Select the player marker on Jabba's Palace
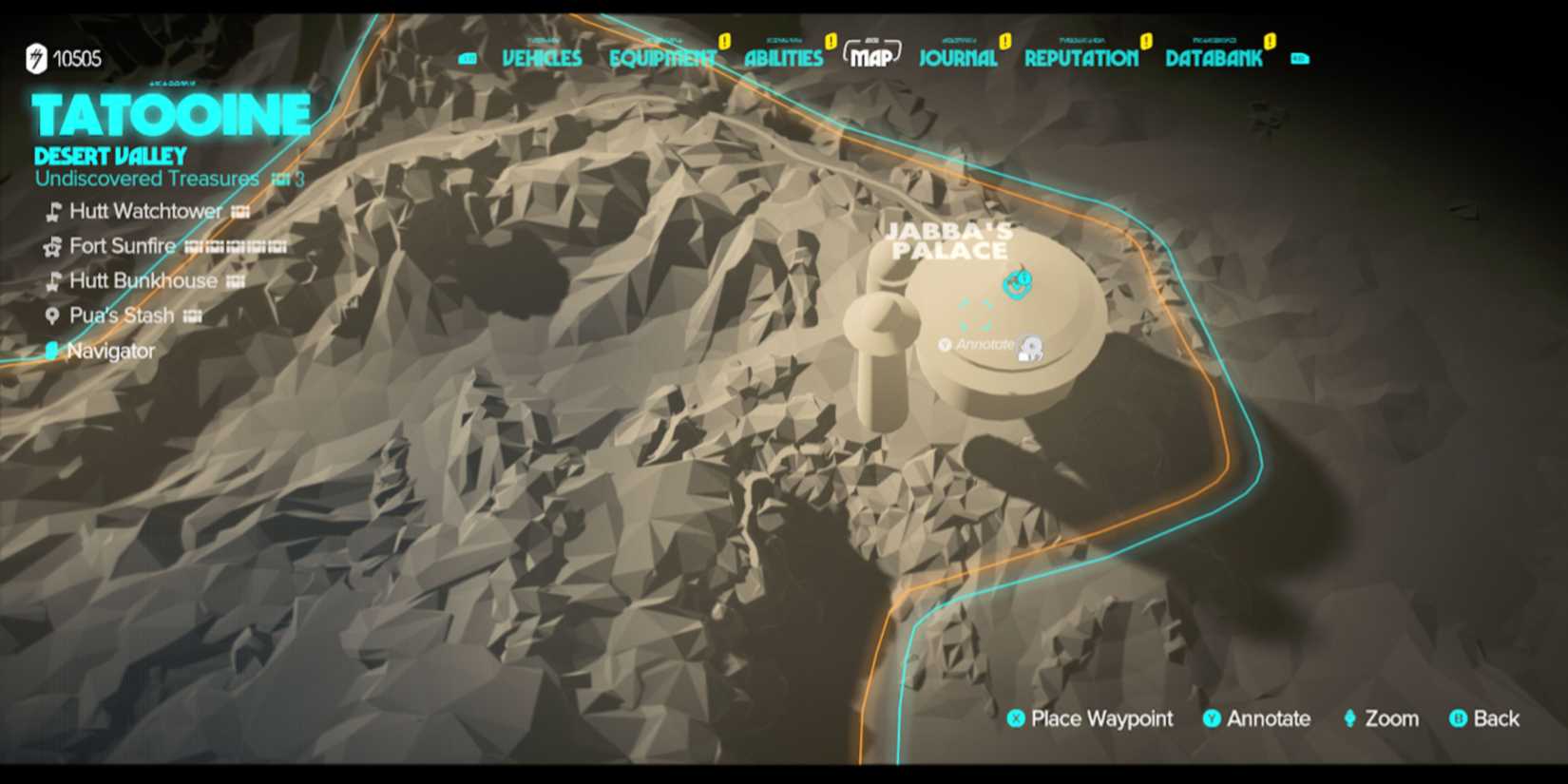Image resolution: width=1568 pixels, height=784 pixels. [x=1017, y=282]
